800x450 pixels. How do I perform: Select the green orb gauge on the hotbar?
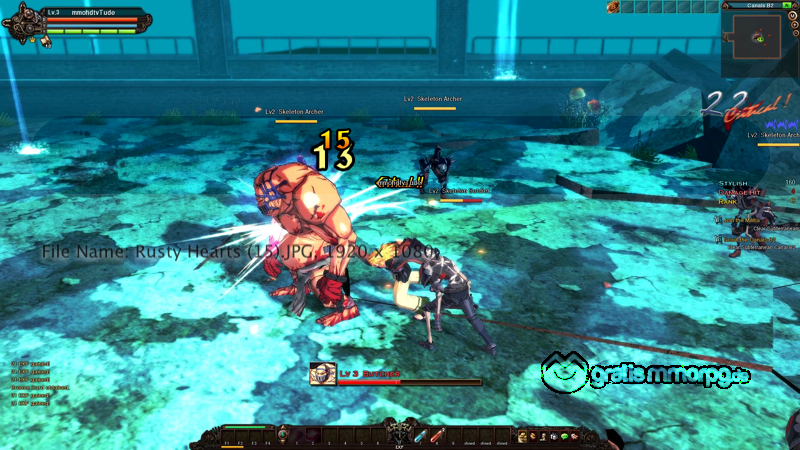click(x=283, y=433)
